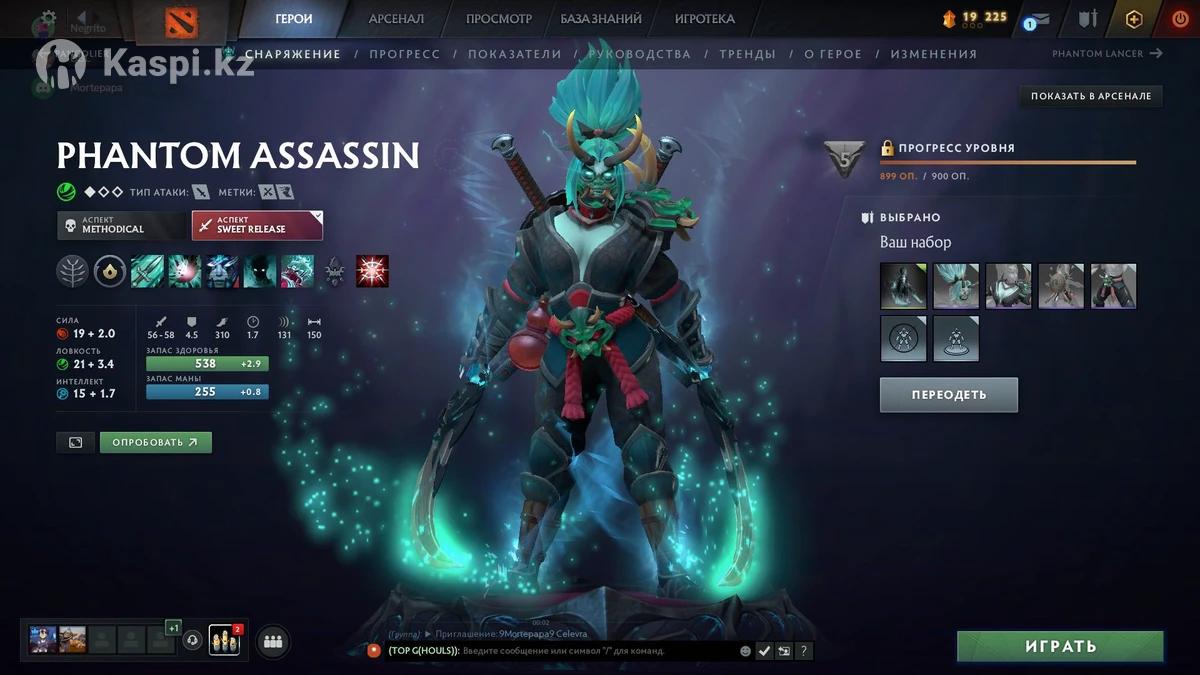
Task: Open the АРСЕНАЛ section
Action: pos(396,19)
